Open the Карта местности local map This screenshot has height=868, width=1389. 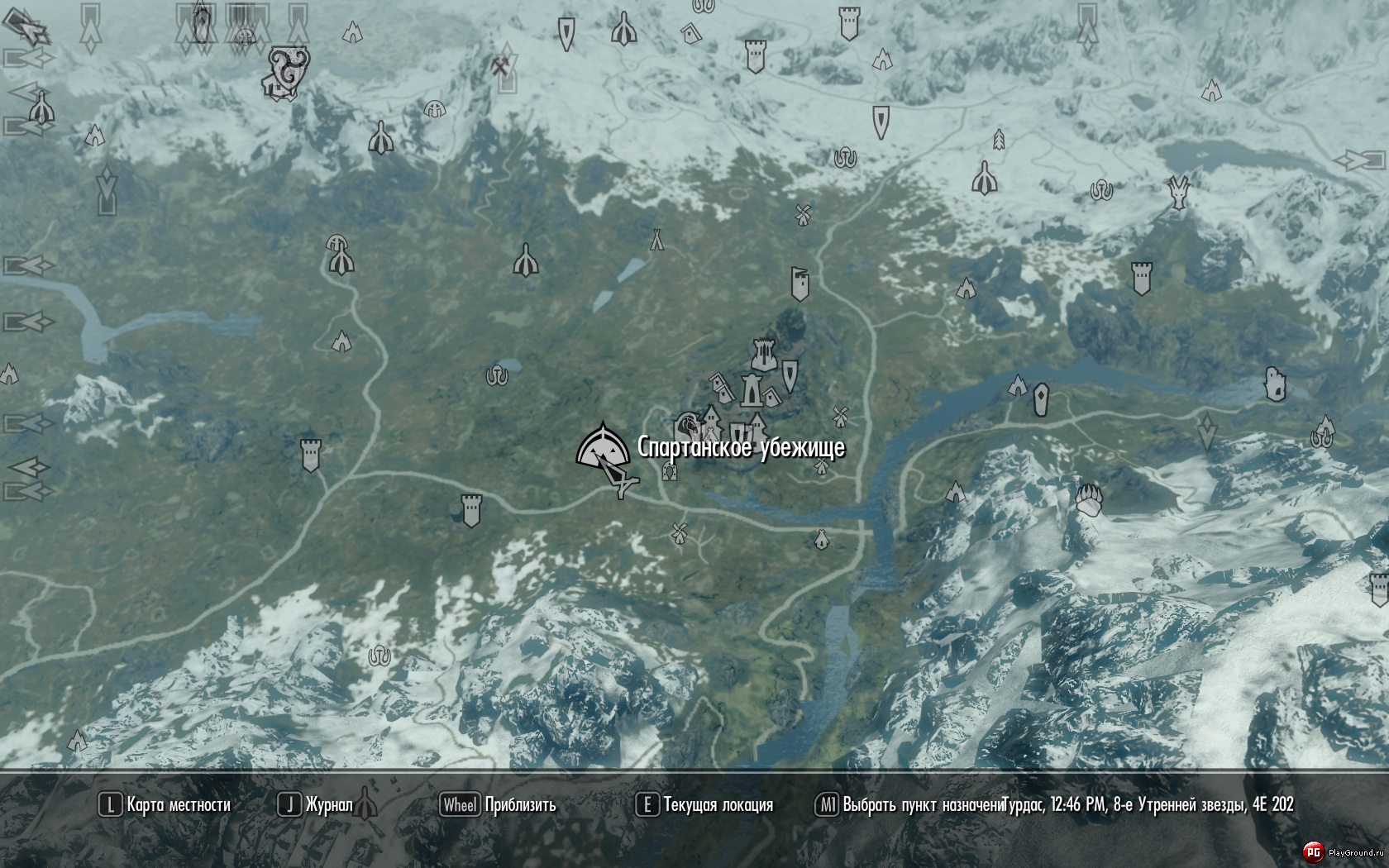(x=165, y=805)
